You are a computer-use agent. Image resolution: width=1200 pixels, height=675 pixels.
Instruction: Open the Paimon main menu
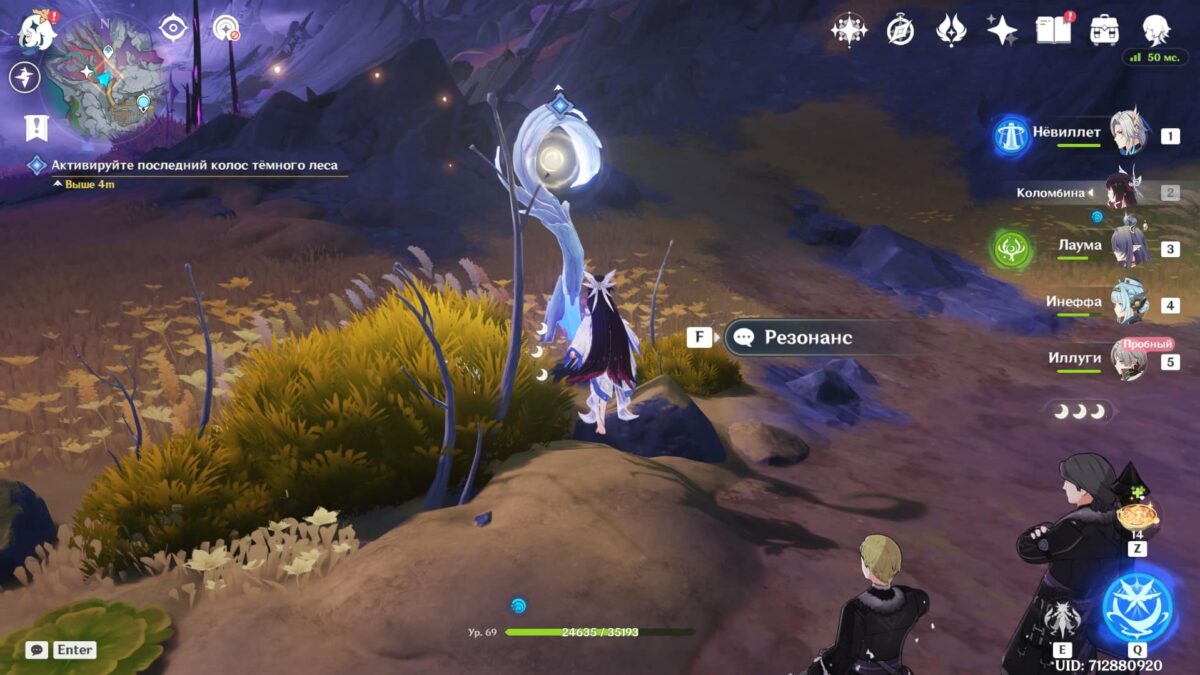[38, 30]
